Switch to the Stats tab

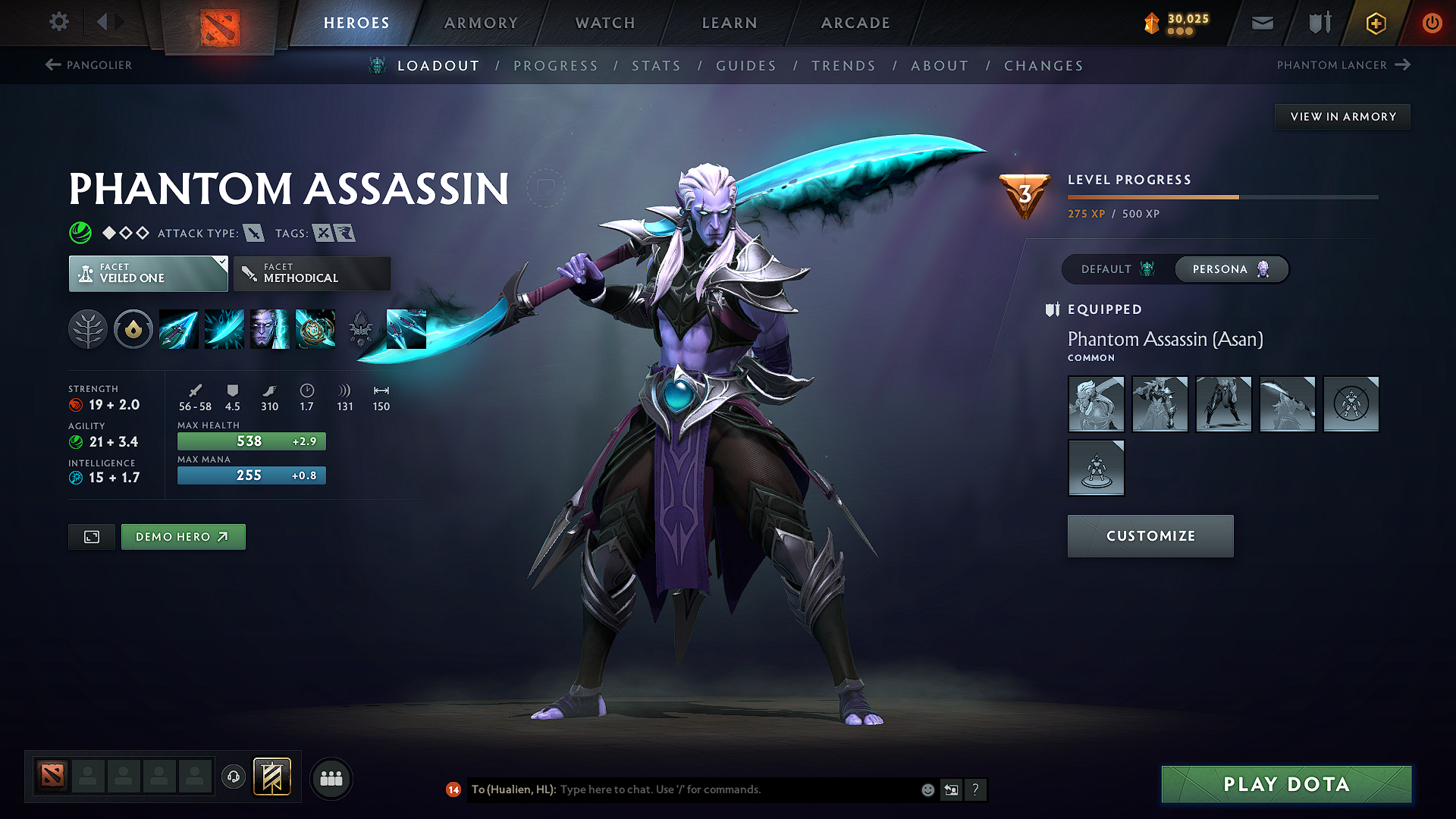coord(656,65)
